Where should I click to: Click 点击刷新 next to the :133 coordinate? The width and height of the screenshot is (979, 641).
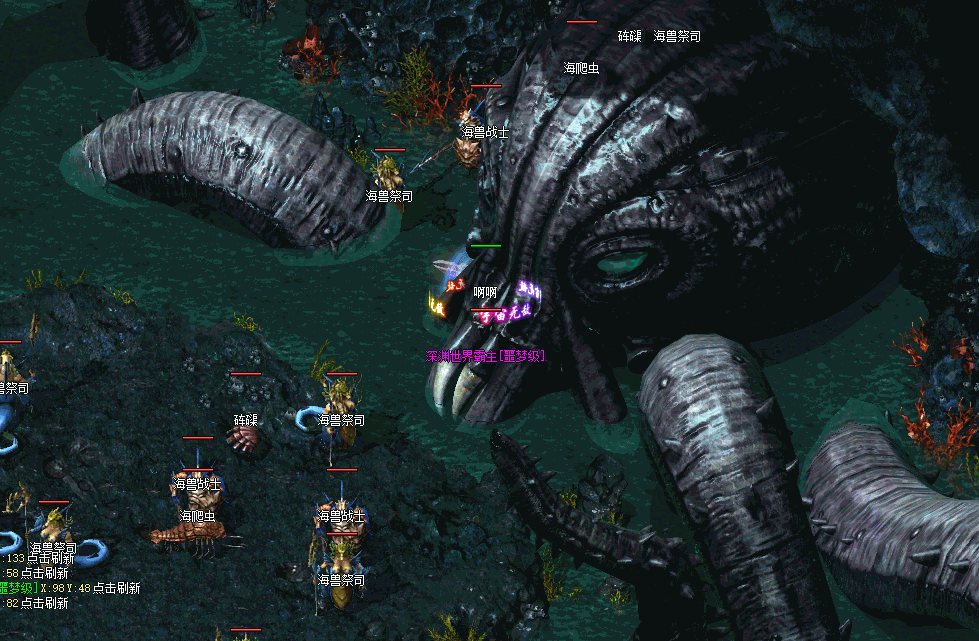point(53,558)
